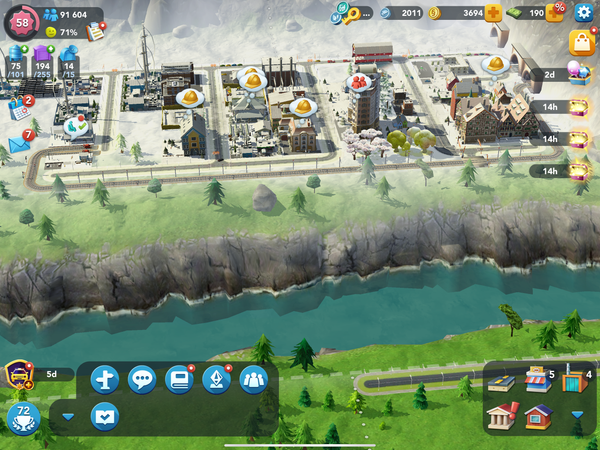Open the settings gear menu
This screenshot has width=600, height=450.
point(584,13)
